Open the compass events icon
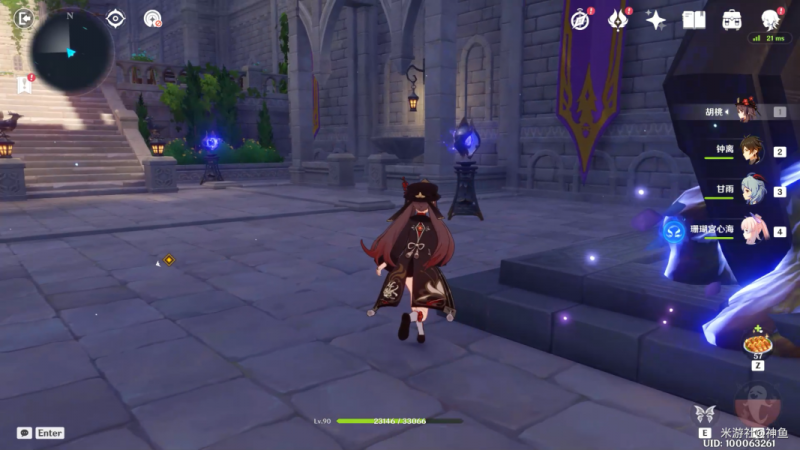This screenshot has width=800, height=450. coord(580,19)
